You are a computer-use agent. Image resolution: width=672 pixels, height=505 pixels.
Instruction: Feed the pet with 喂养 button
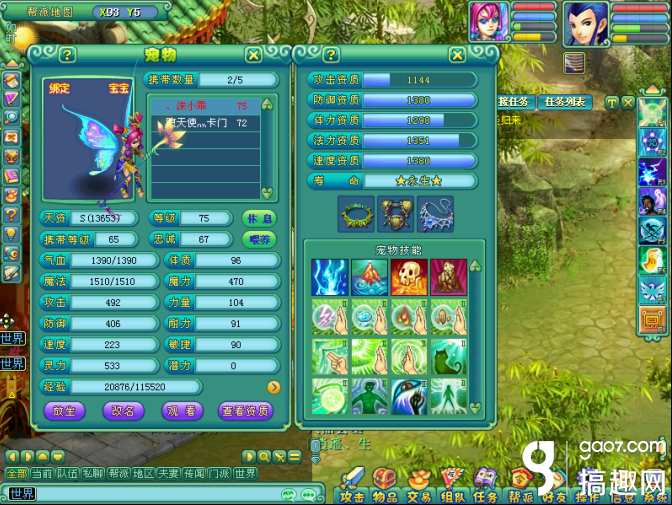[x=258, y=239]
